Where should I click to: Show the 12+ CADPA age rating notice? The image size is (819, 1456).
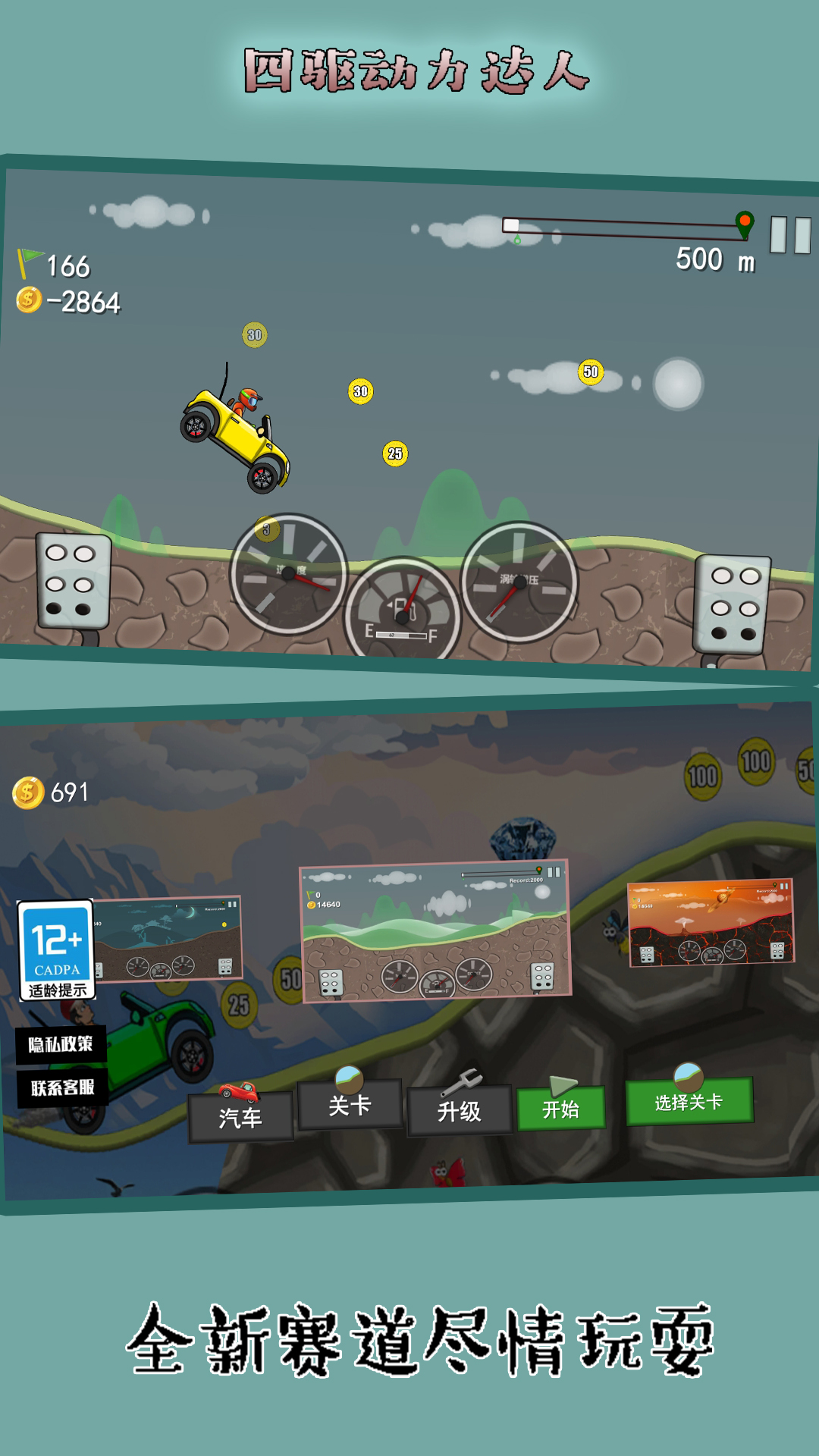pos(57,949)
